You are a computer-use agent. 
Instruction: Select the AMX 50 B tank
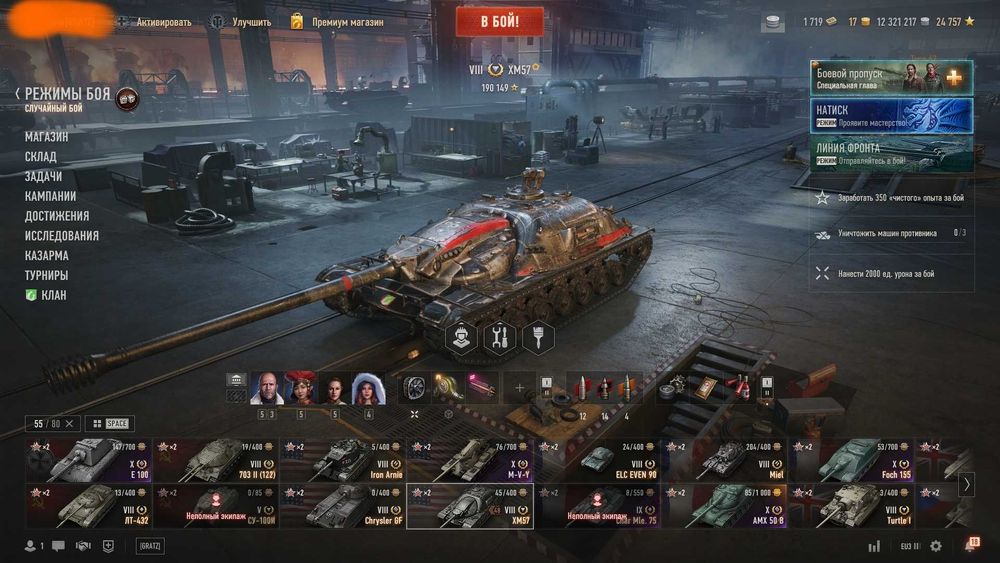click(x=725, y=505)
